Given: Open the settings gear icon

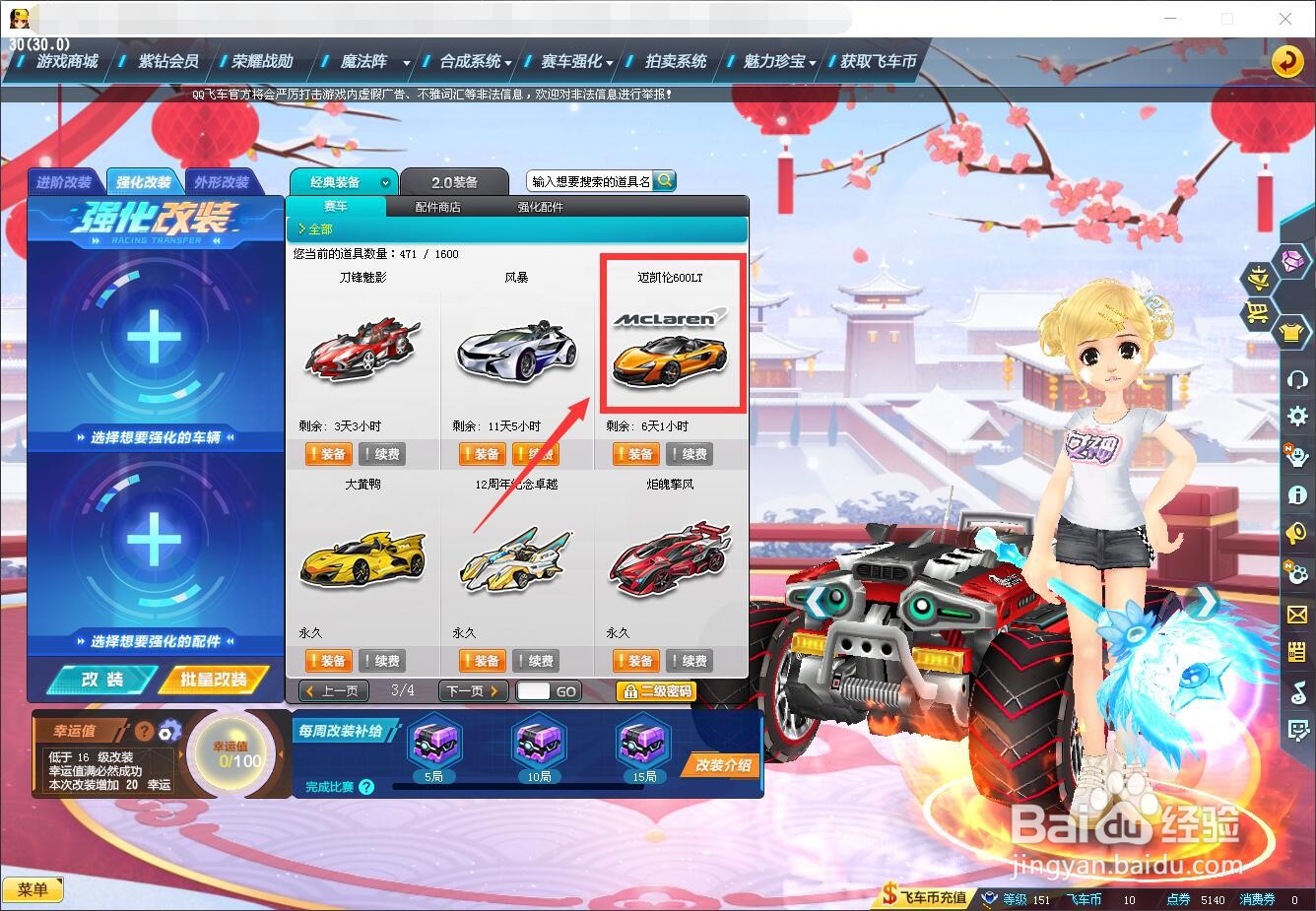Looking at the screenshot, I should [1296, 416].
